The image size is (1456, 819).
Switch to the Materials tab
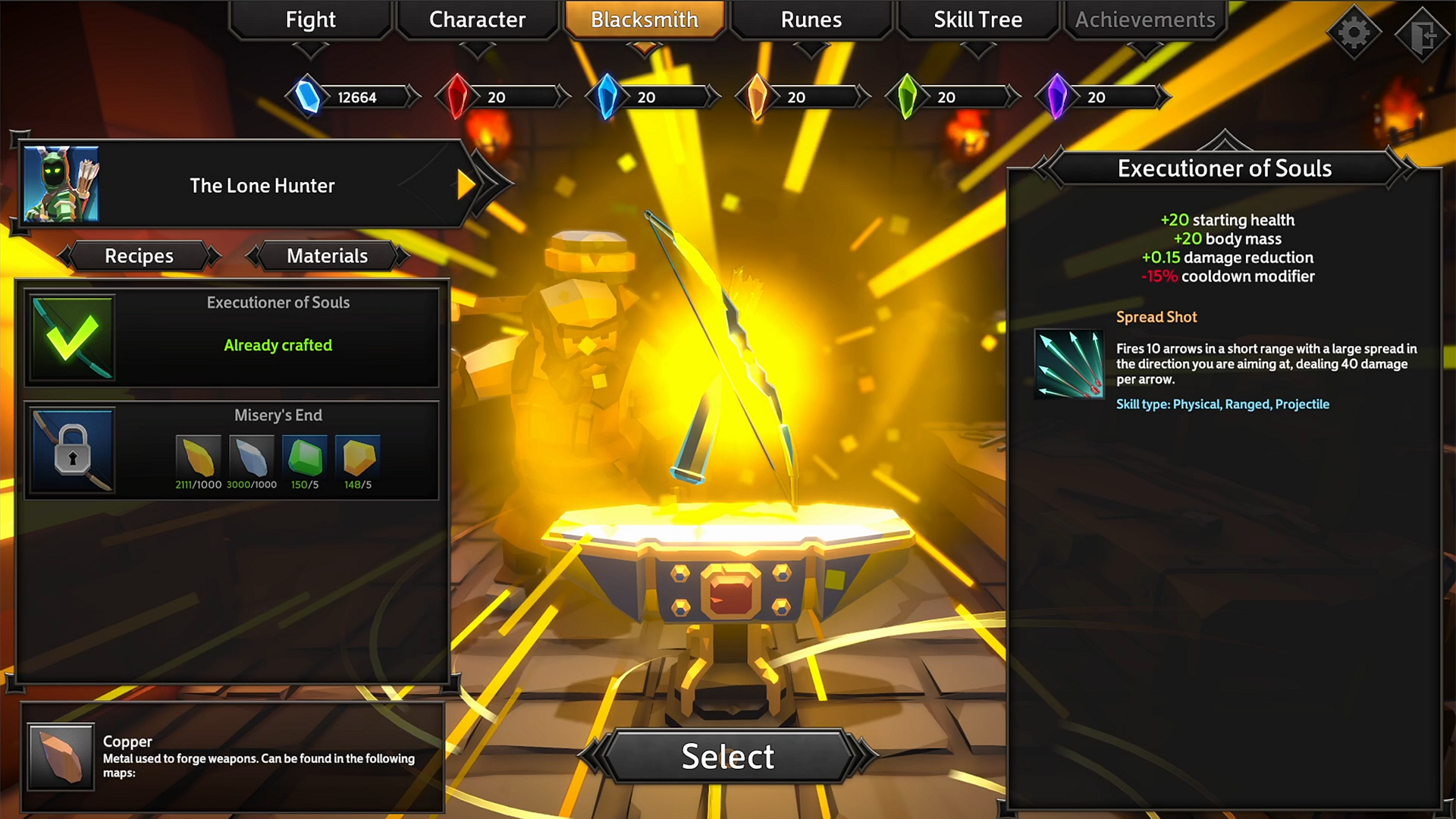[x=327, y=256]
